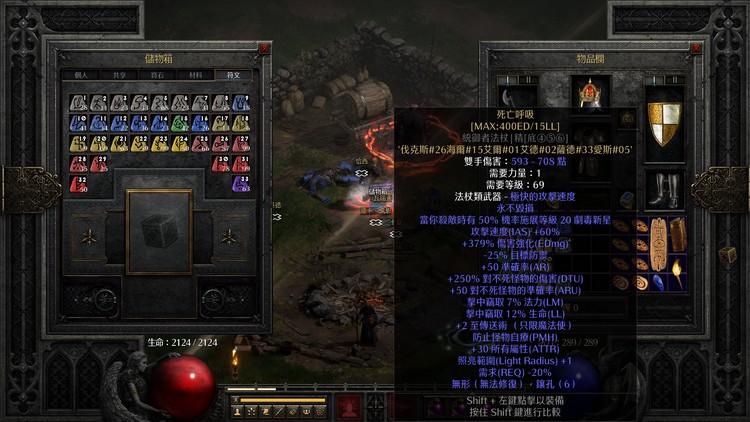Image resolution: width=750 pixels, height=422 pixels.
Task: Click the equipped boots slot
Action: coord(662,188)
